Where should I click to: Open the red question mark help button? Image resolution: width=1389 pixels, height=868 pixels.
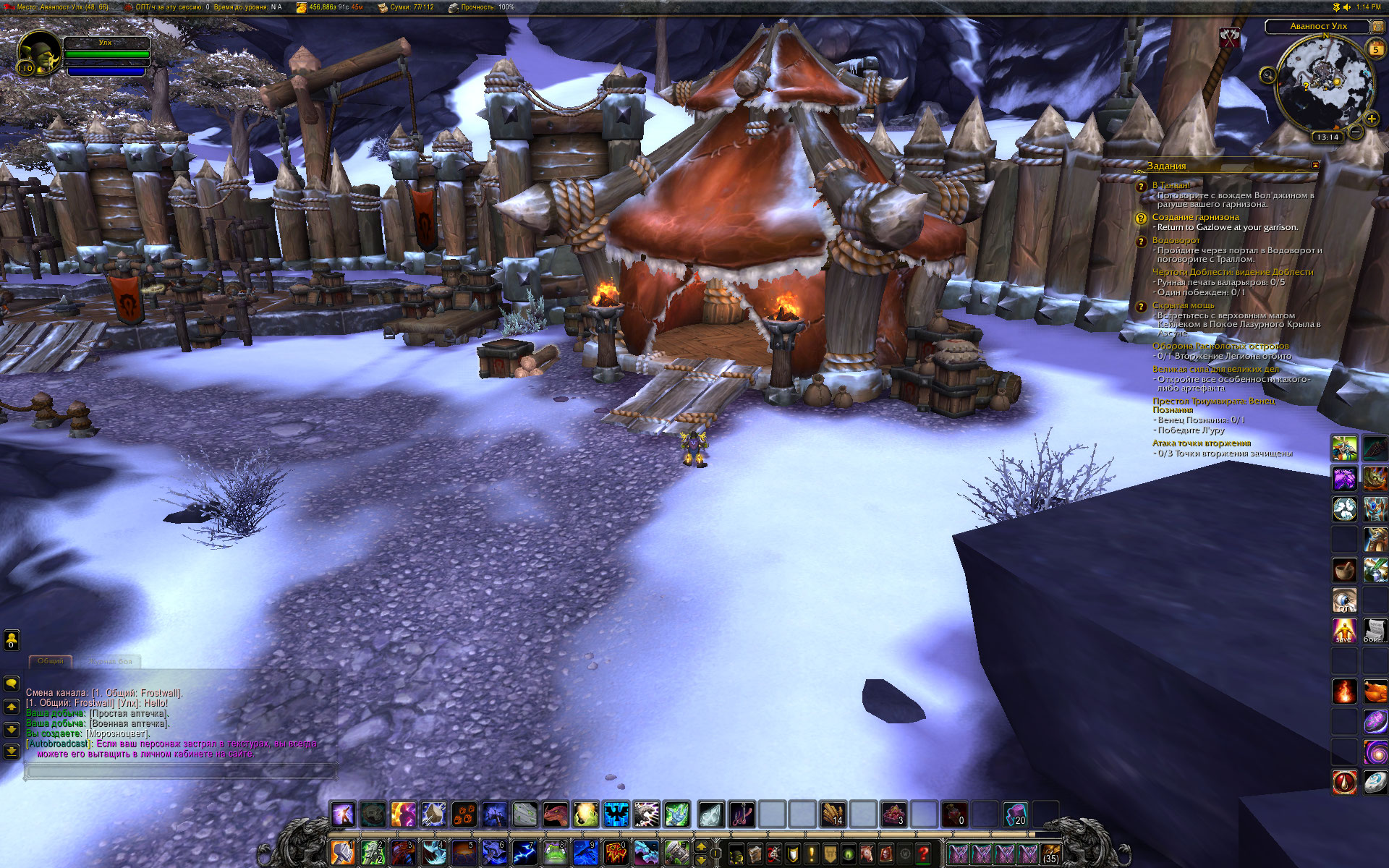(923, 854)
